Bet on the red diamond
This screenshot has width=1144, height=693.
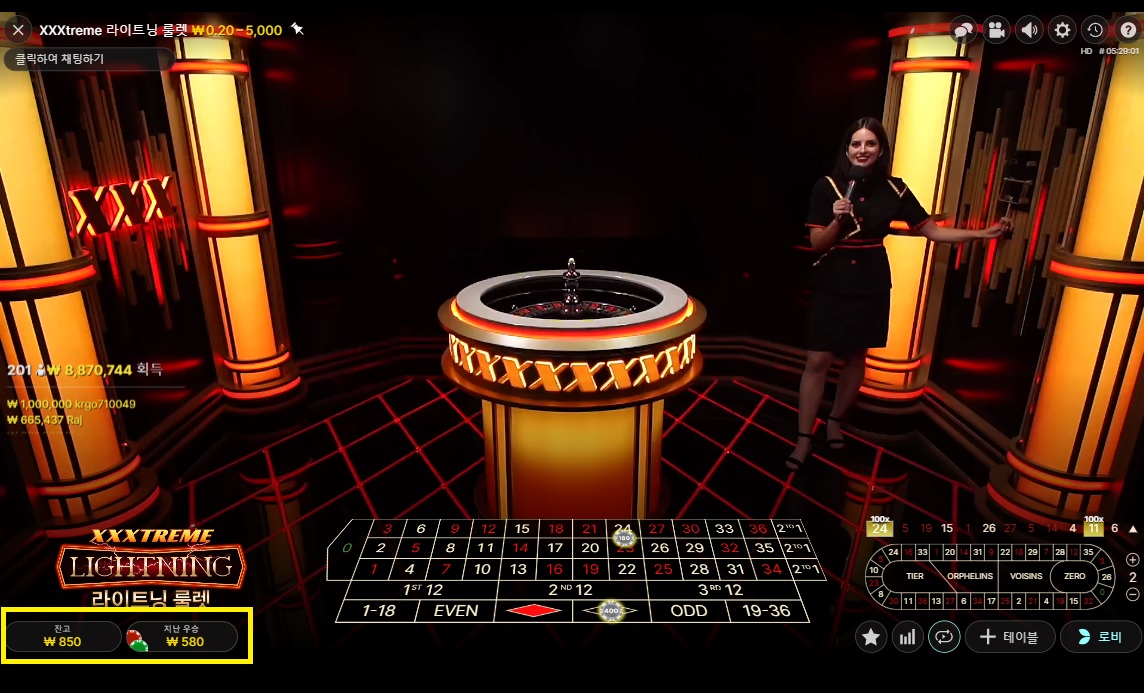click(x=533, y=610)
